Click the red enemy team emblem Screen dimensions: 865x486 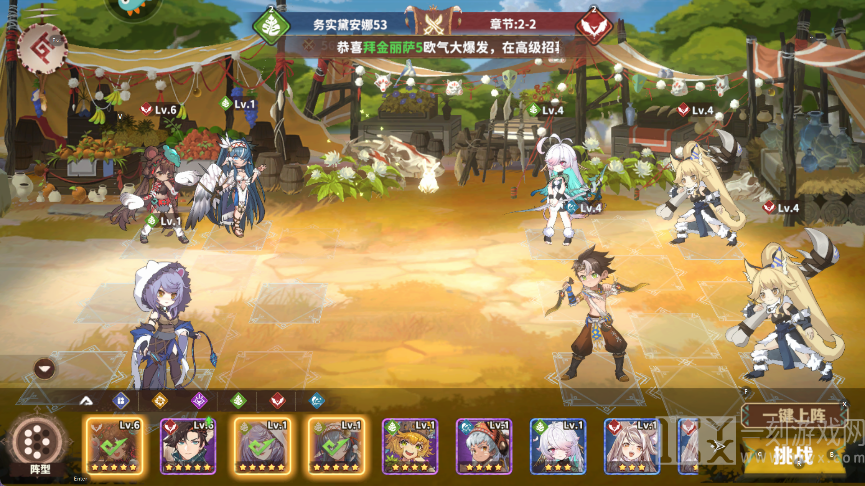[594, 25]
